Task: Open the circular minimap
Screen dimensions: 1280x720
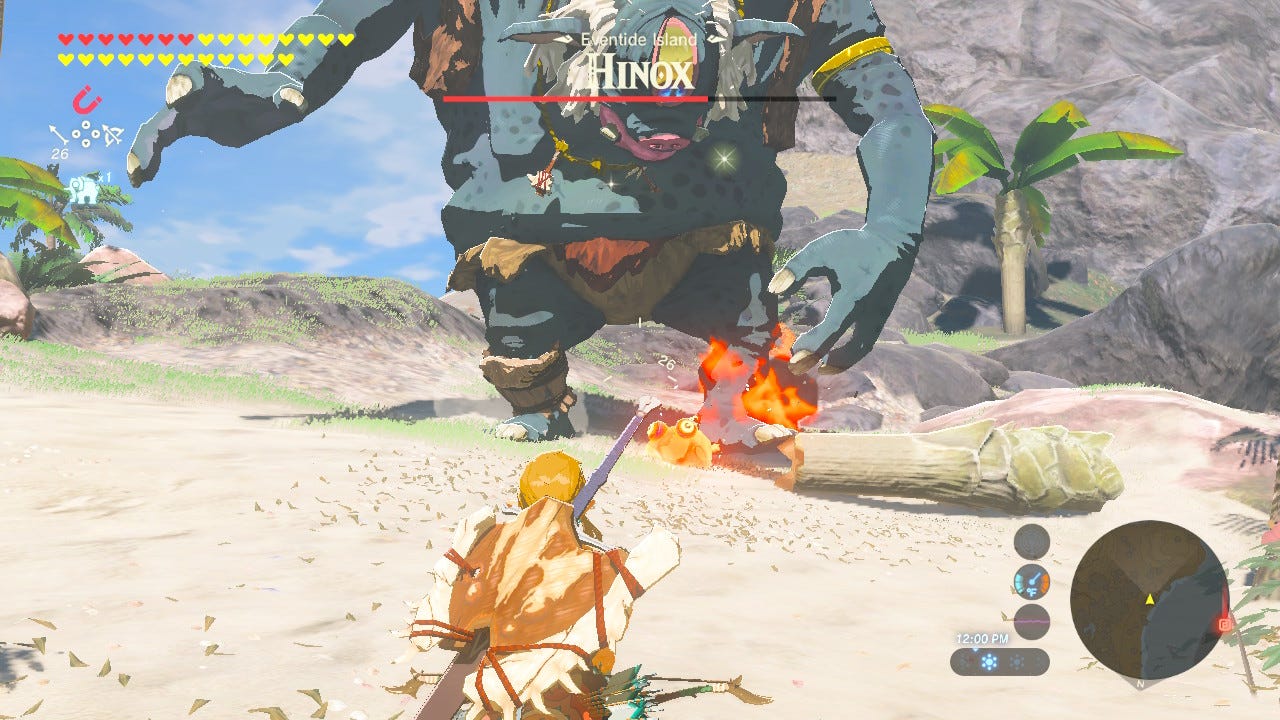Action: pos(1148,599)
